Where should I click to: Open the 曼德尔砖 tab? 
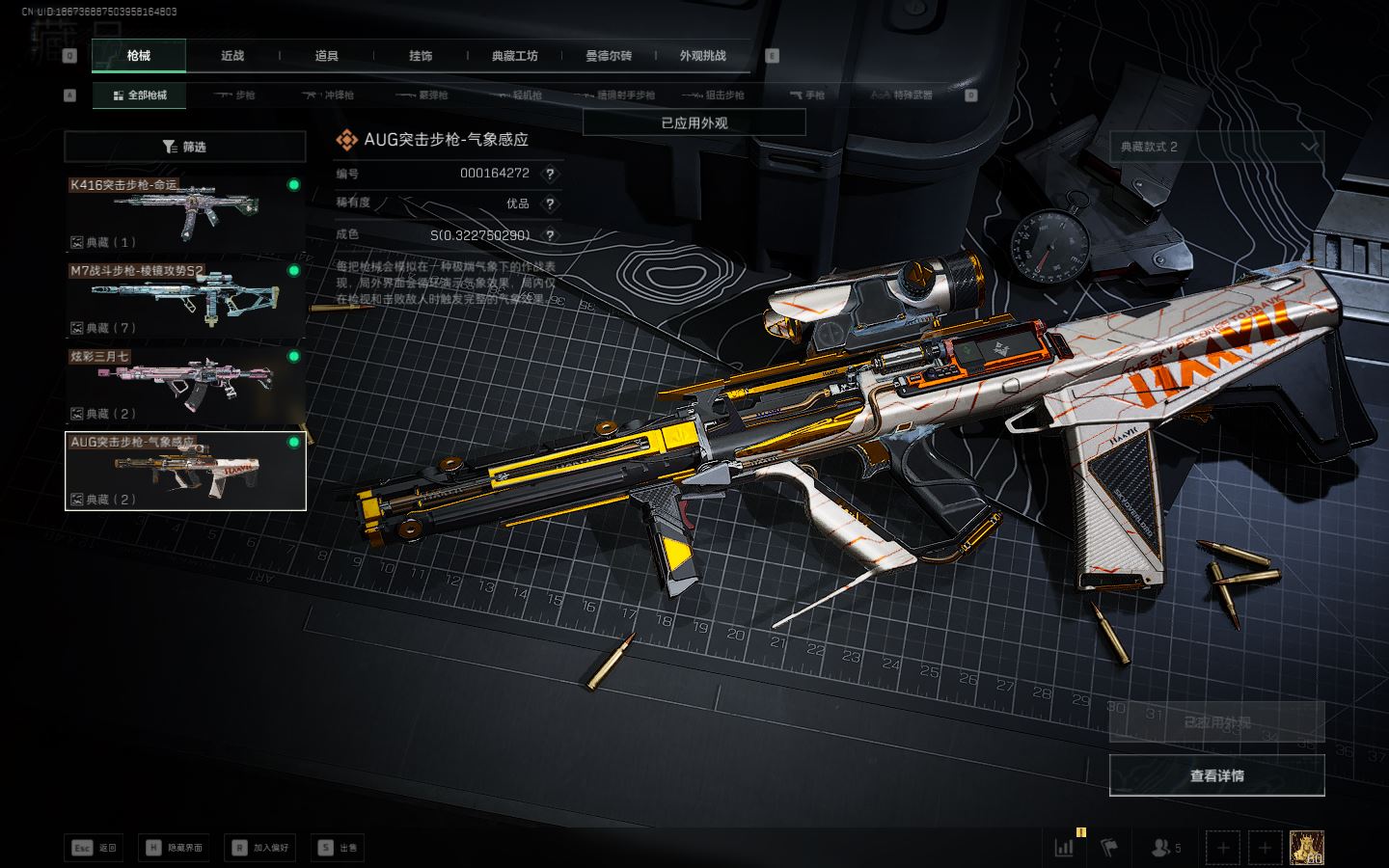click(x=609, y=56)
